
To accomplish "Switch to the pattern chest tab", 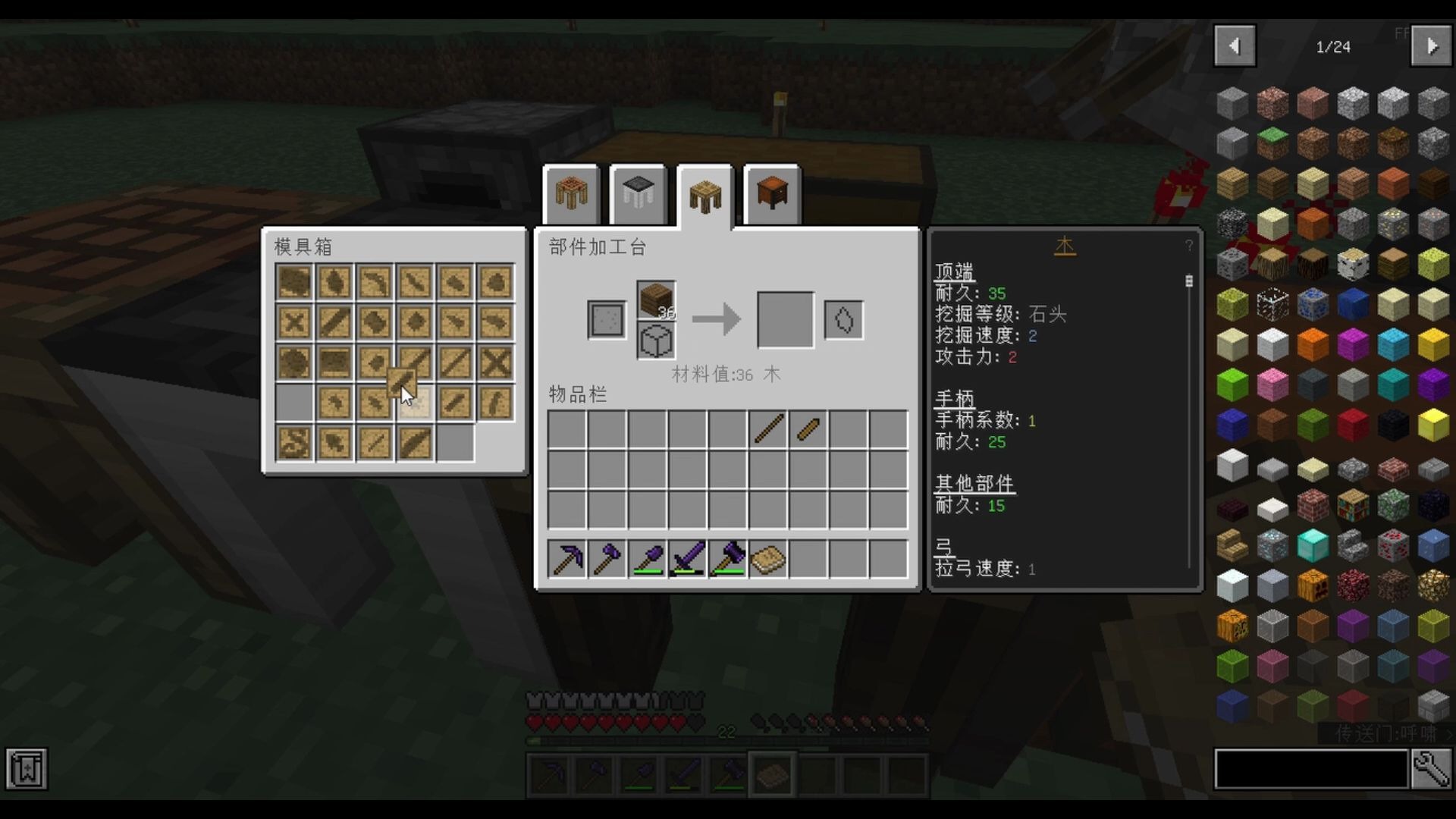I will [771, 195].
